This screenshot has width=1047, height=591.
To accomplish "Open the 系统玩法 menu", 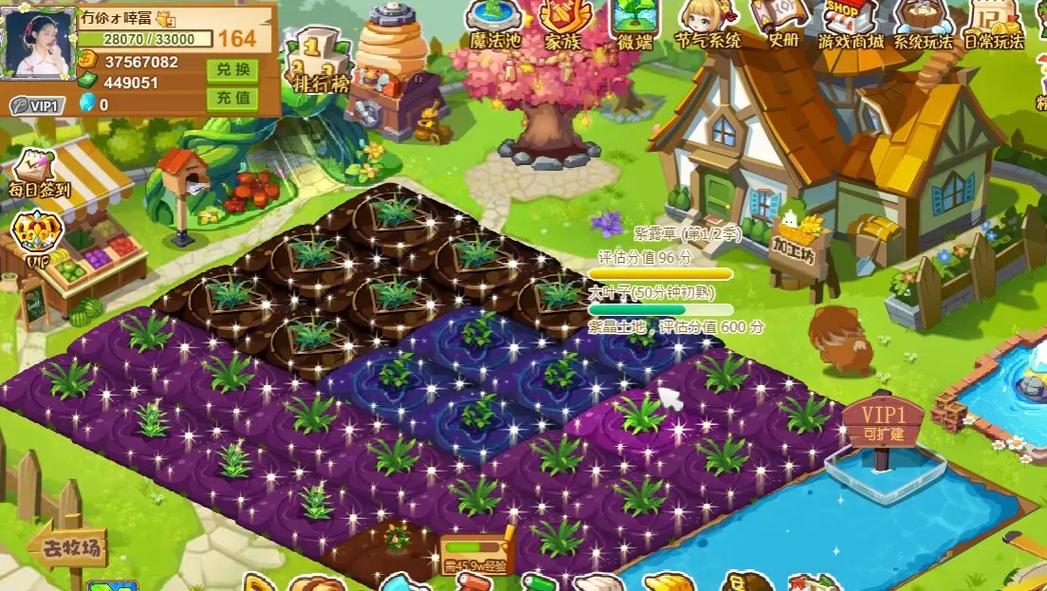I will pos(922,23).
